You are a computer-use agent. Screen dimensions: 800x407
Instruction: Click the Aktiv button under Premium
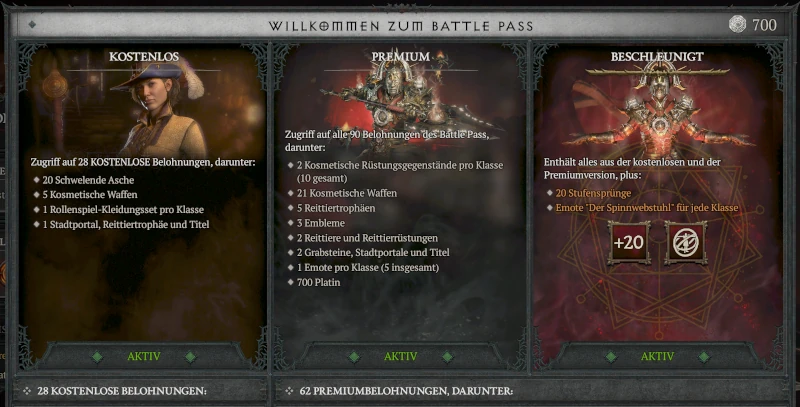400,356
